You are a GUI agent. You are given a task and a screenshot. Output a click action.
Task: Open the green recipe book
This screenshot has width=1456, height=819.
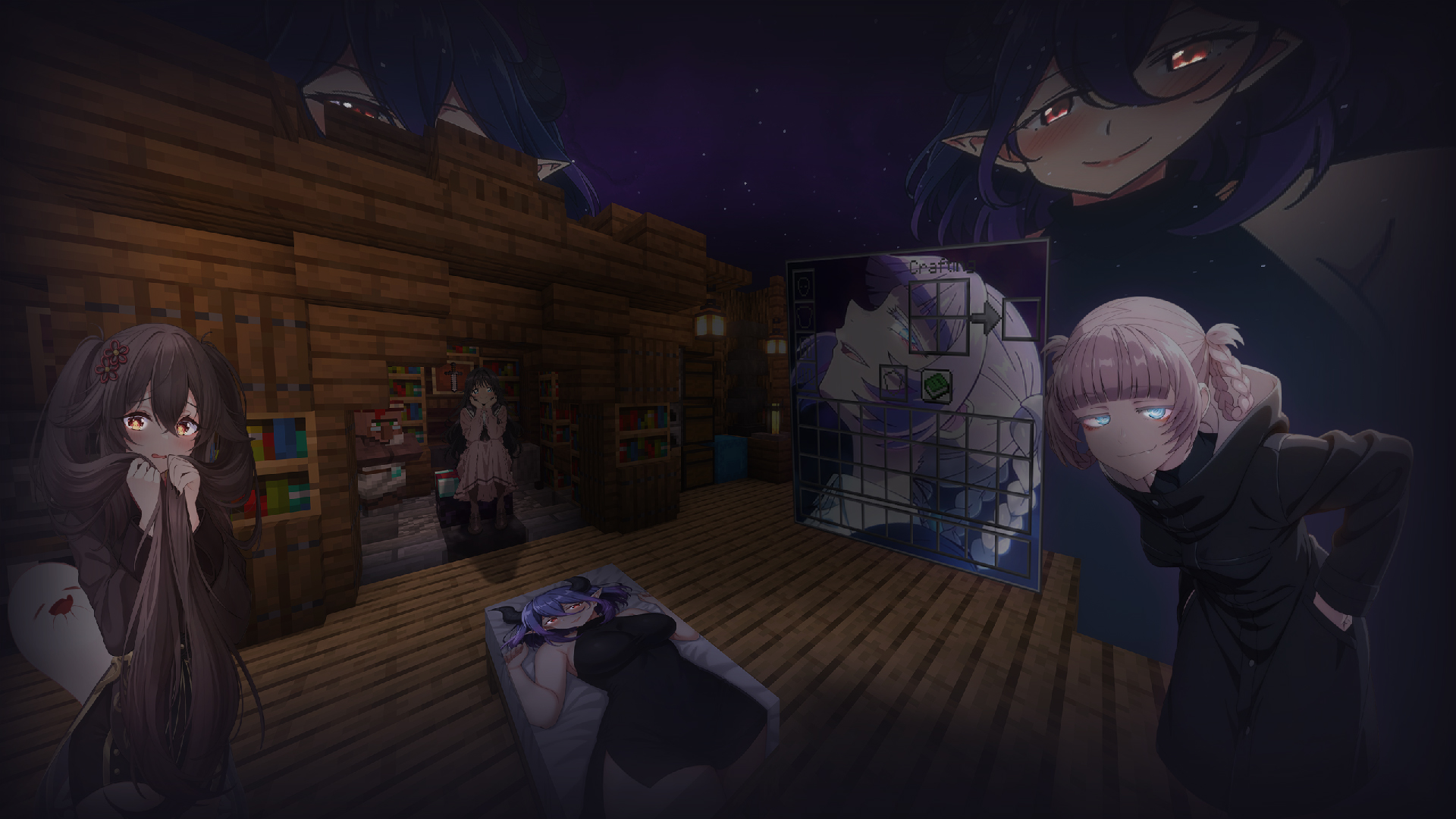click(x=936, y=384)
